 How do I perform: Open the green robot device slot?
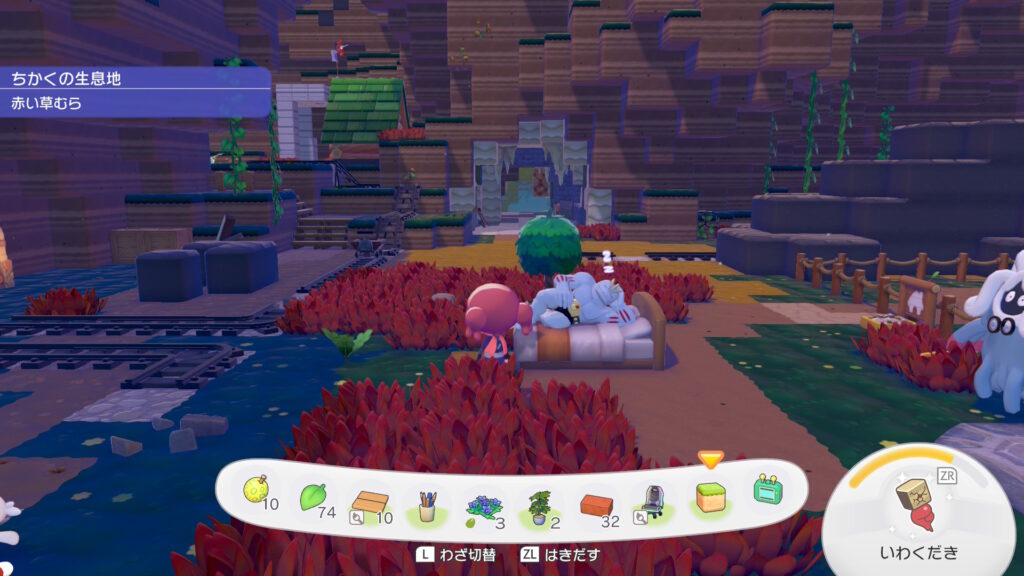pos(766,490)
